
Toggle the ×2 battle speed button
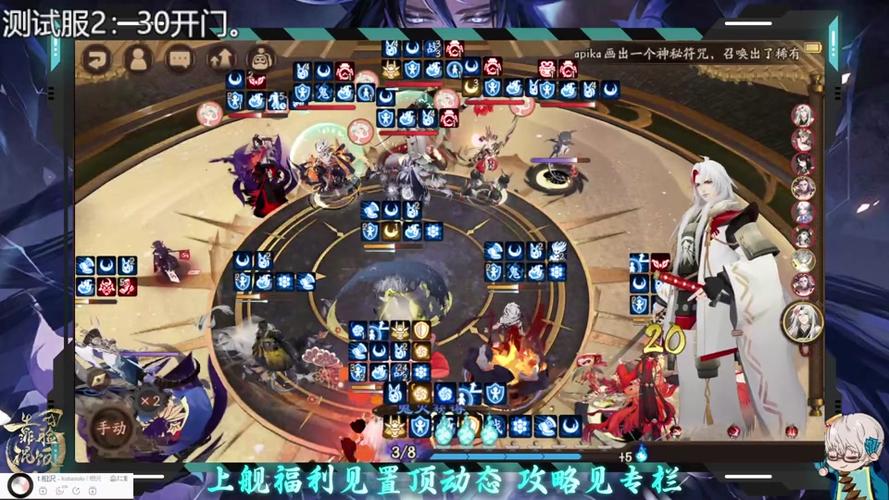pos(150,400)
